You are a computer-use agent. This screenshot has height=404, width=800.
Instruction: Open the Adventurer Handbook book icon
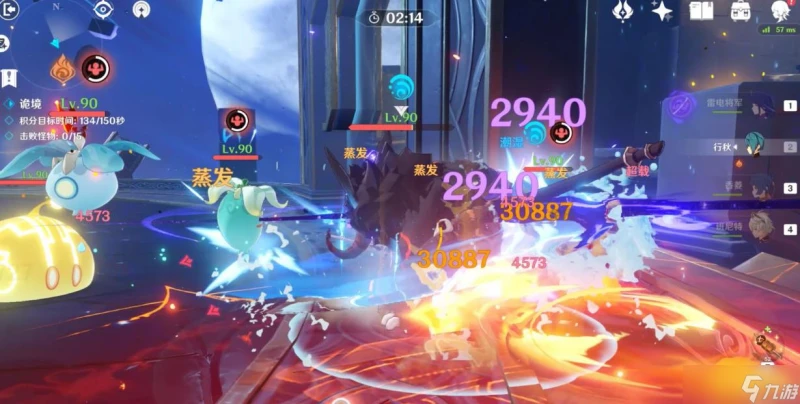coord(700,11)
